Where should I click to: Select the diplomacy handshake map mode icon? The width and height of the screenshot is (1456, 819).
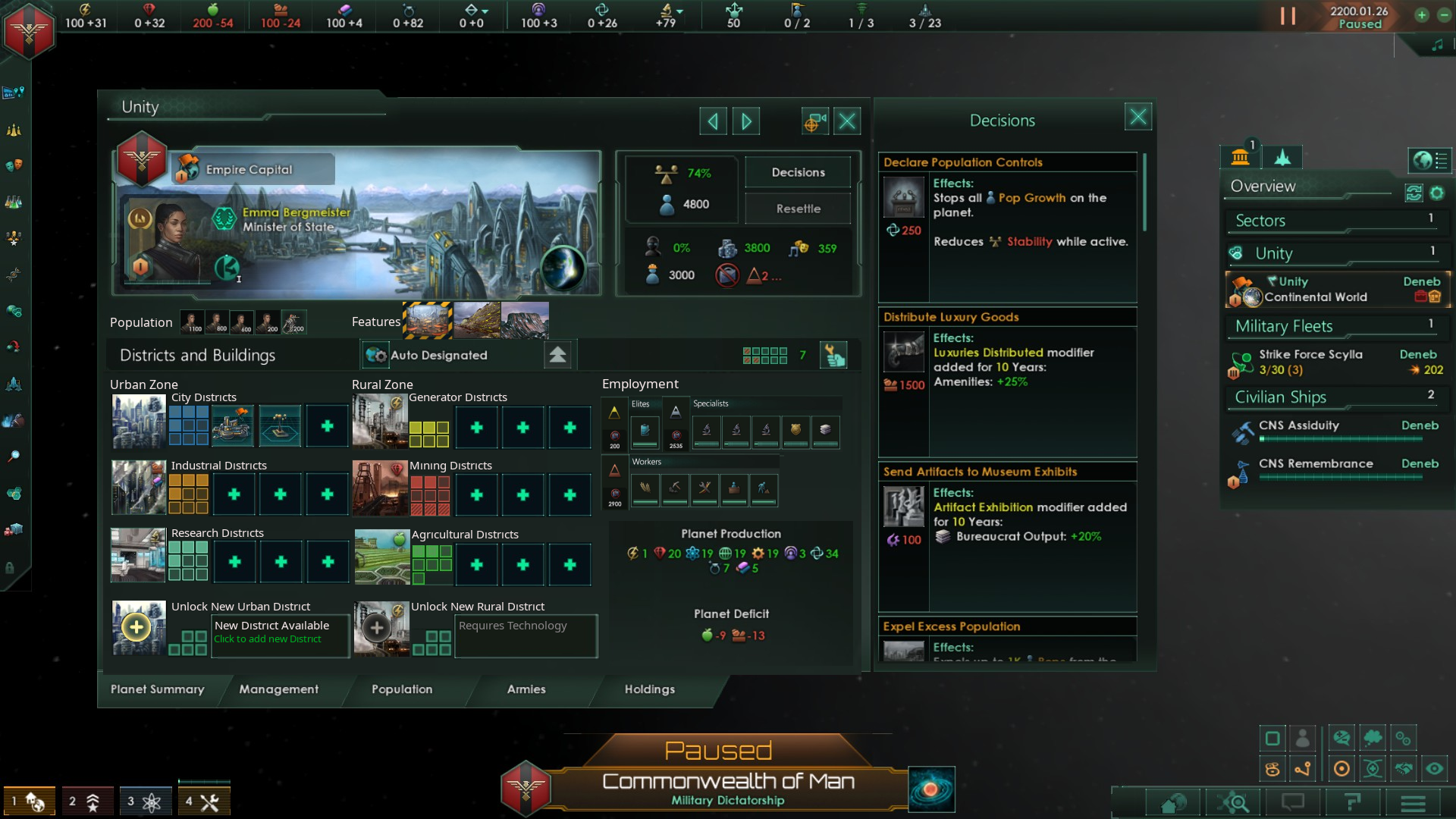click(x=1403, y=769)
